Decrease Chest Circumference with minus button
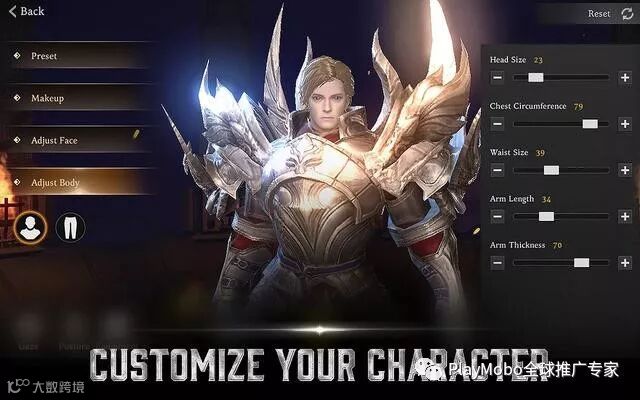 pyautogui.click(x=497, y=123)
